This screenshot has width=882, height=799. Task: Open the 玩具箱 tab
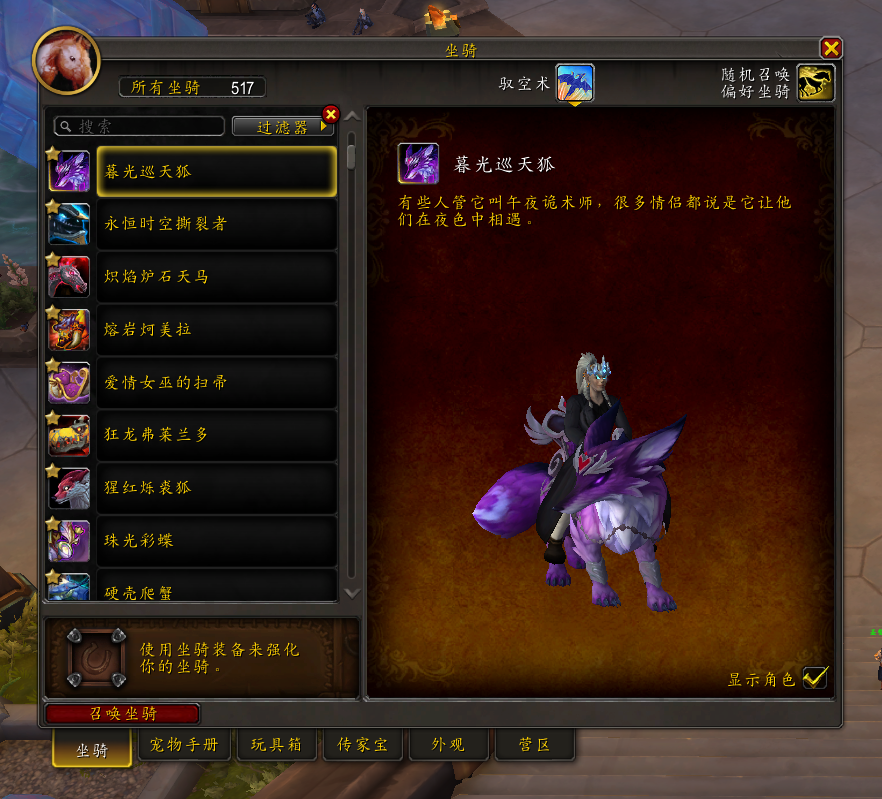(275, 745)
